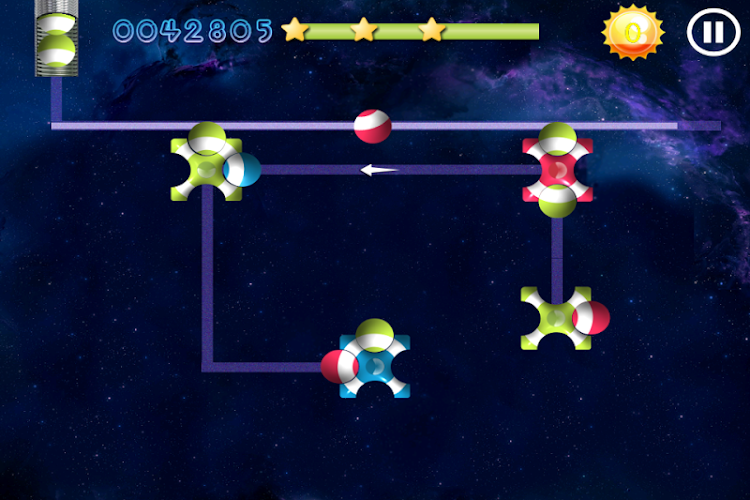Pause the game with the round button
The width and height of the screenshot is (750, 500).
click(712, 32)
